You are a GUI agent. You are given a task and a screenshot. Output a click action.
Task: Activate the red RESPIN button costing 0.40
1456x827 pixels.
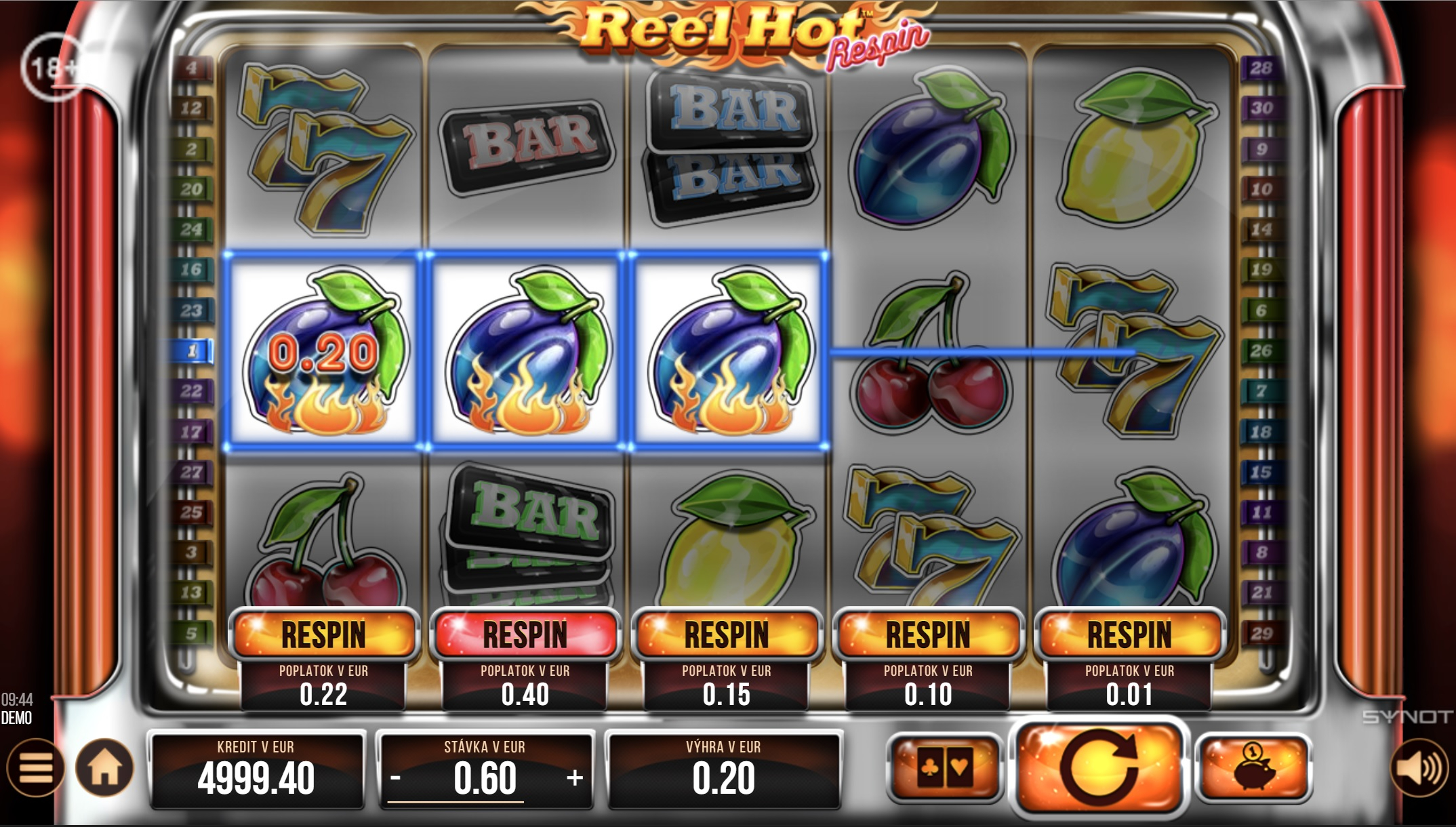point(525,634)
